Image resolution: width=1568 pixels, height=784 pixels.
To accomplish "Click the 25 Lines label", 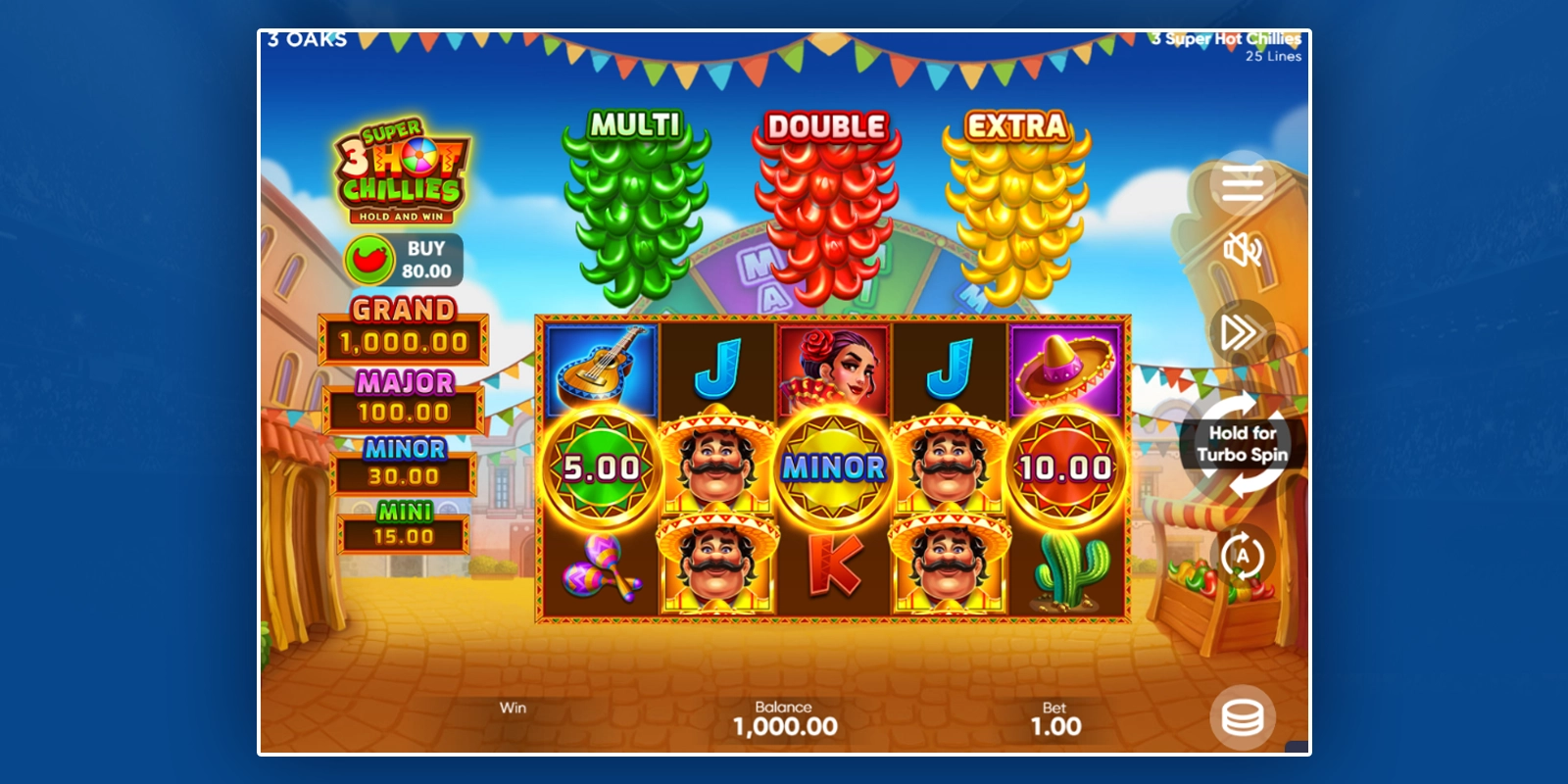I will pos(1272,57).
